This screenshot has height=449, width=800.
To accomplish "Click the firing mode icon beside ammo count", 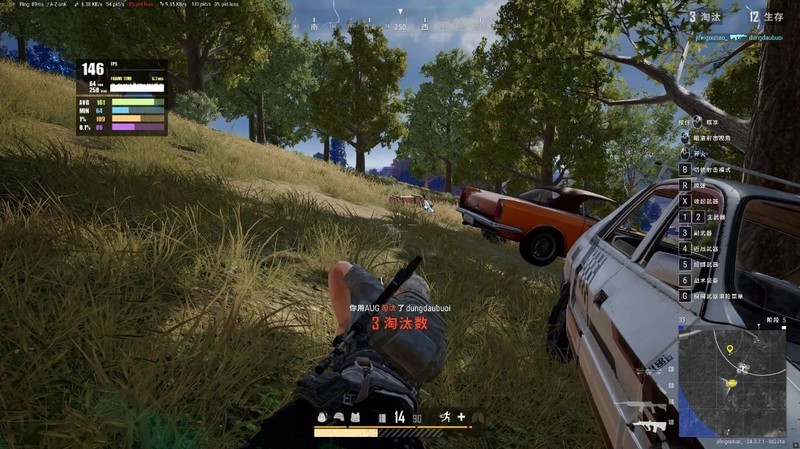I will point(381,417).
